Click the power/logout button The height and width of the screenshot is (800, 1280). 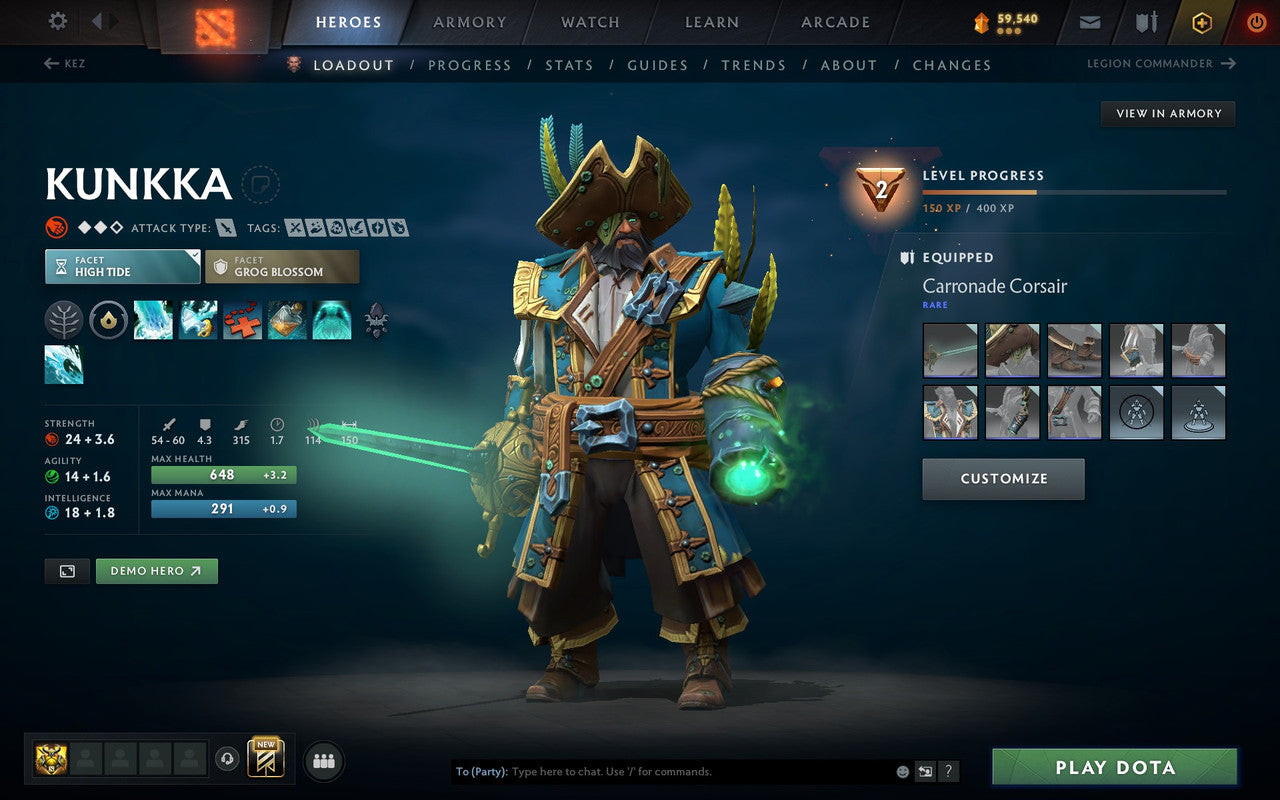[x=1256, y=22]
